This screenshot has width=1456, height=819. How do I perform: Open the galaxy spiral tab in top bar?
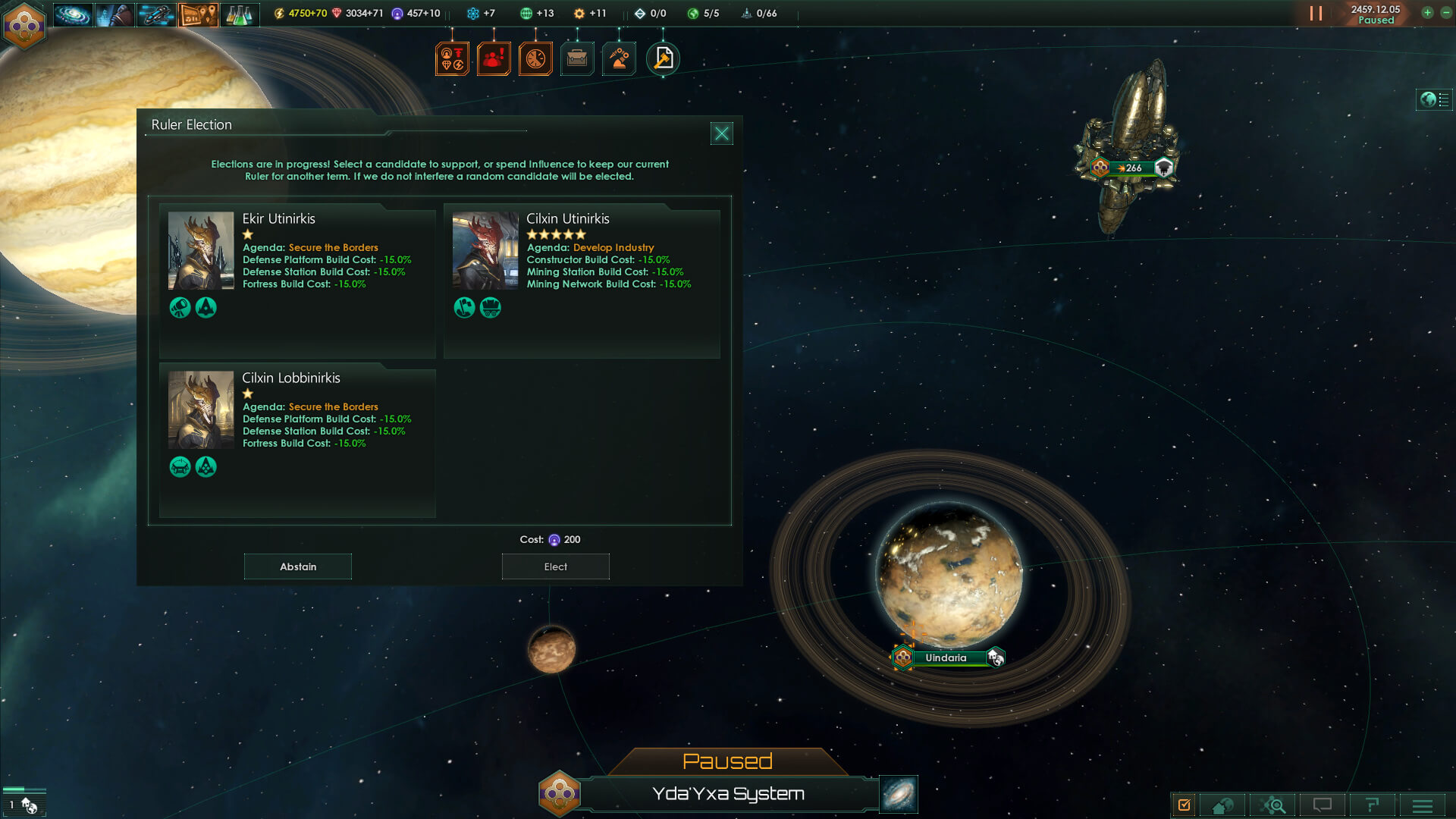tap(73, 14)
